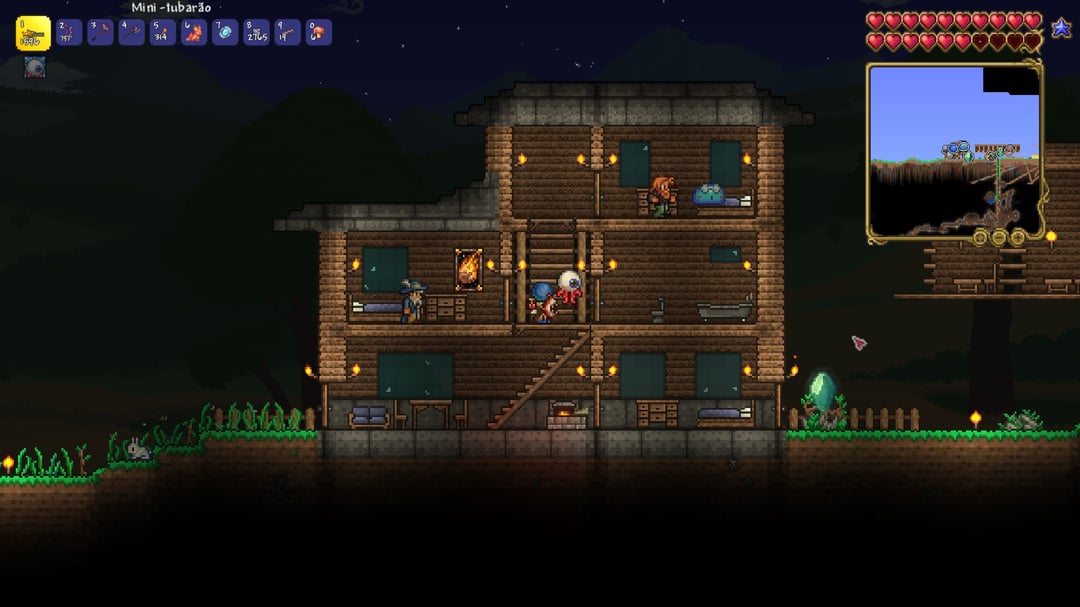
Task: Click the eyeball pet buff icon
Action: tap(34, 67)
